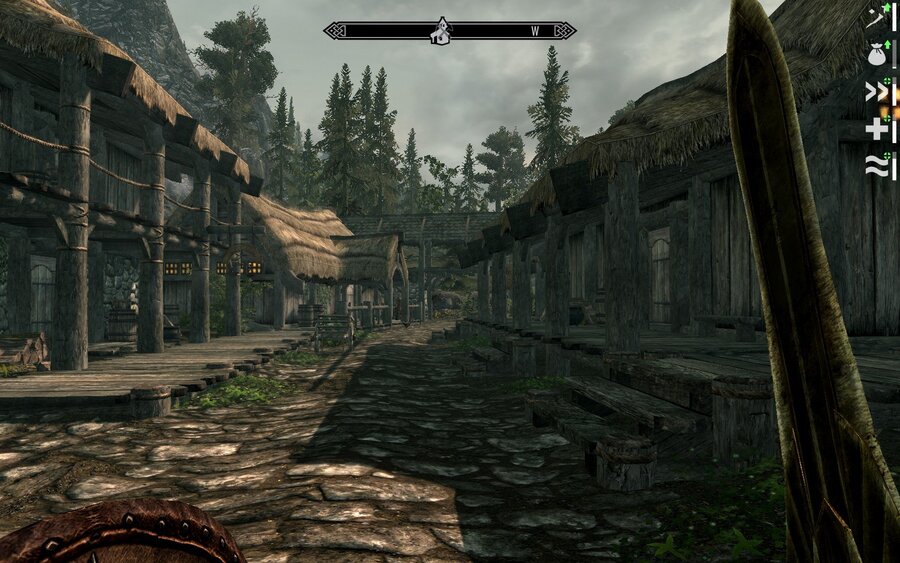This screenshot has height=563, width=900.
Task: Click the plus-shaped effect icon
Action: click(x=876, y=129)
